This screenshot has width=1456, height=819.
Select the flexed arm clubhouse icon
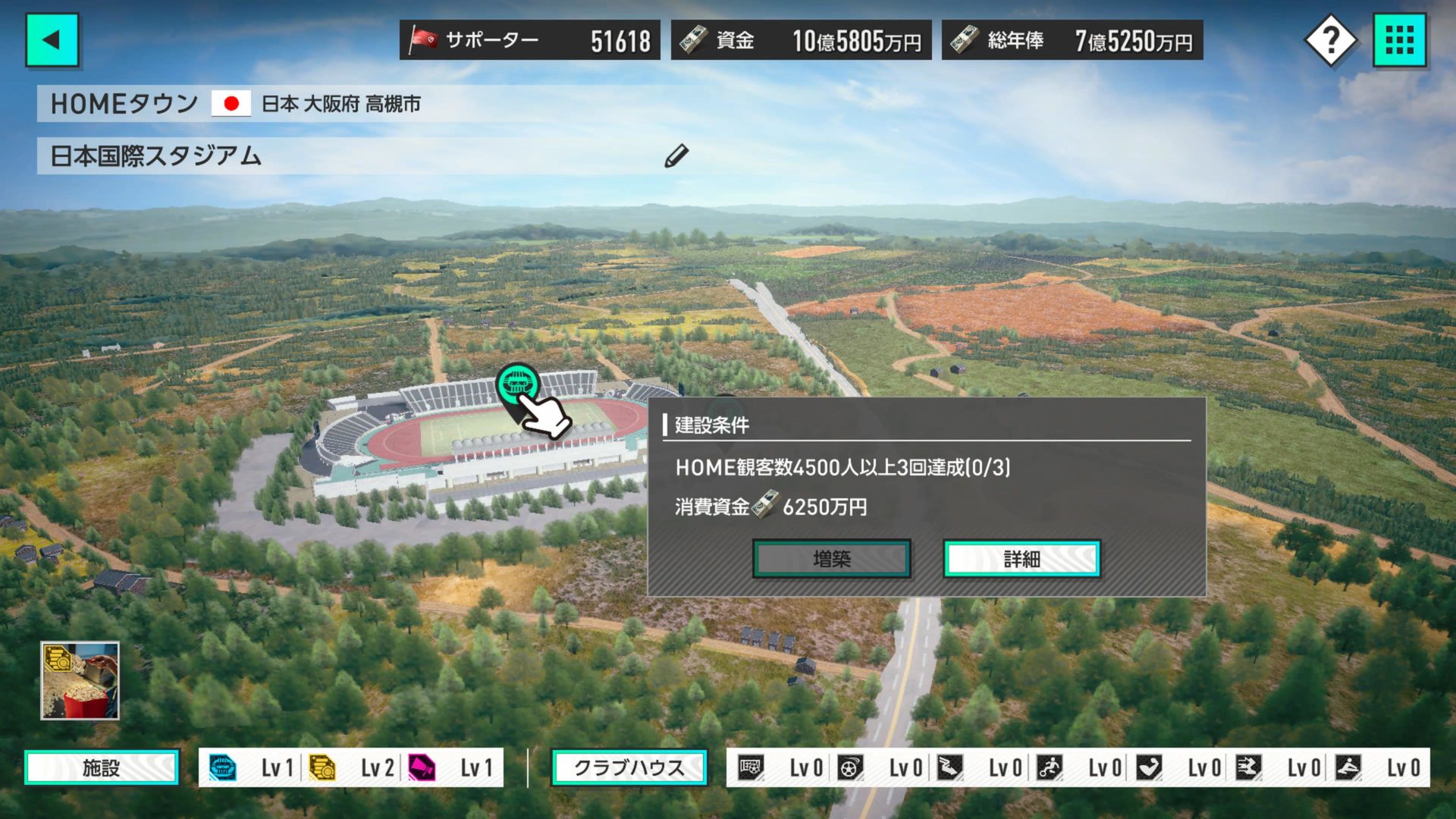(x=1149, y=767)
